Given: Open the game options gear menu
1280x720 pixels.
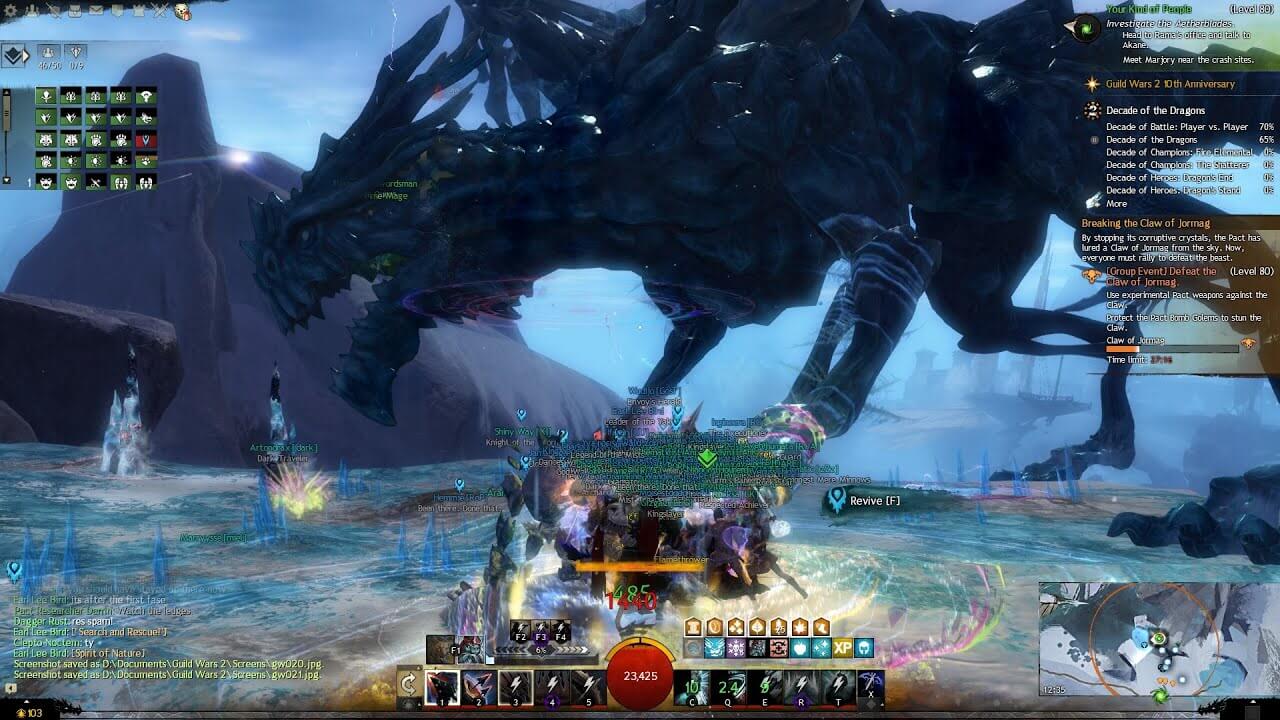Looking at the screenshot, I should [11, 11].
